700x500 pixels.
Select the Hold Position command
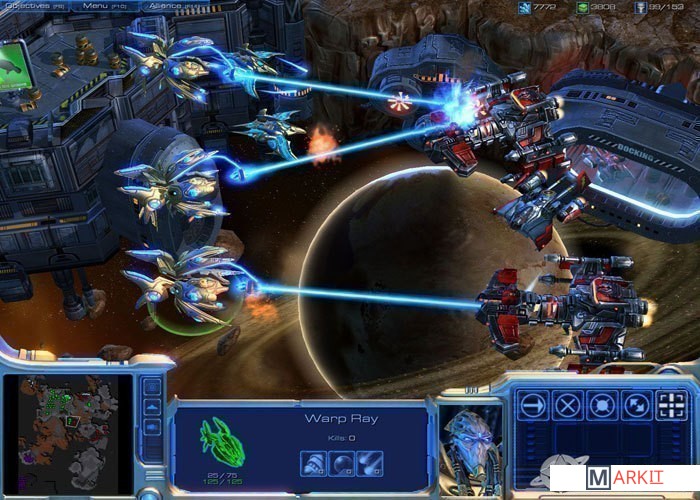click(x=602, y=405)
